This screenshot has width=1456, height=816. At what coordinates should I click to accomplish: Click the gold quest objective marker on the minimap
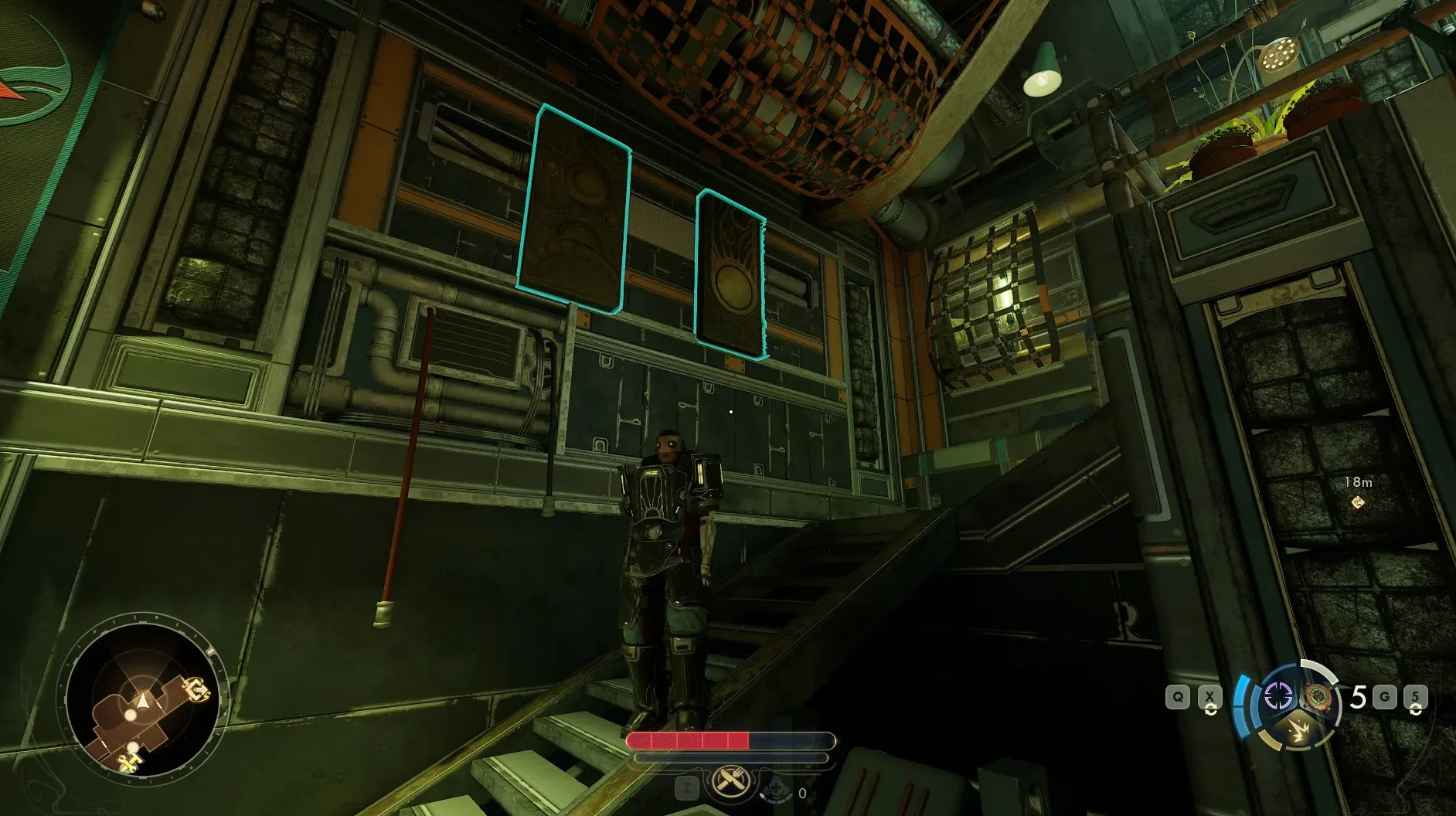point(198,689)
